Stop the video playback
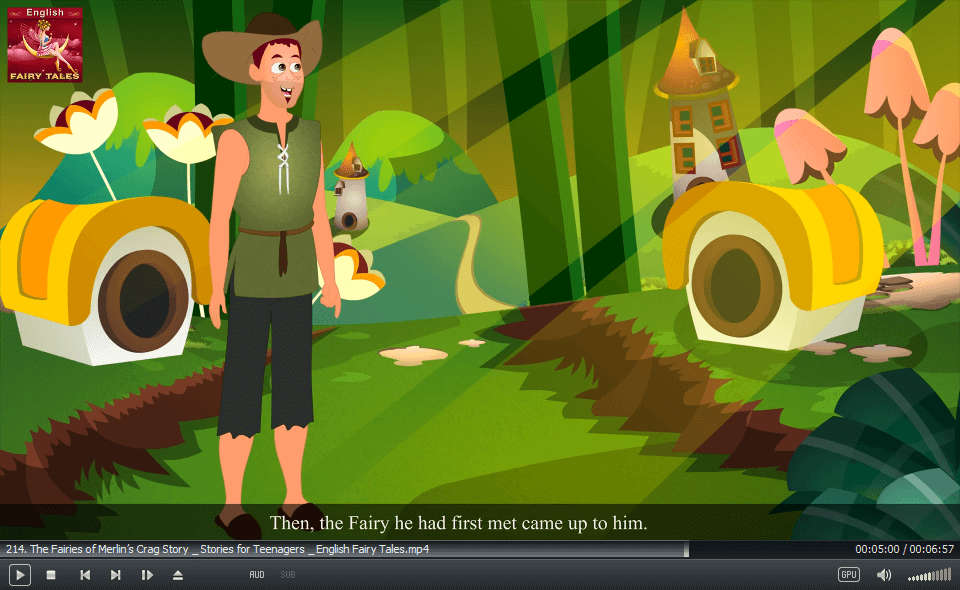960x590 pixels. click(51, 575)
